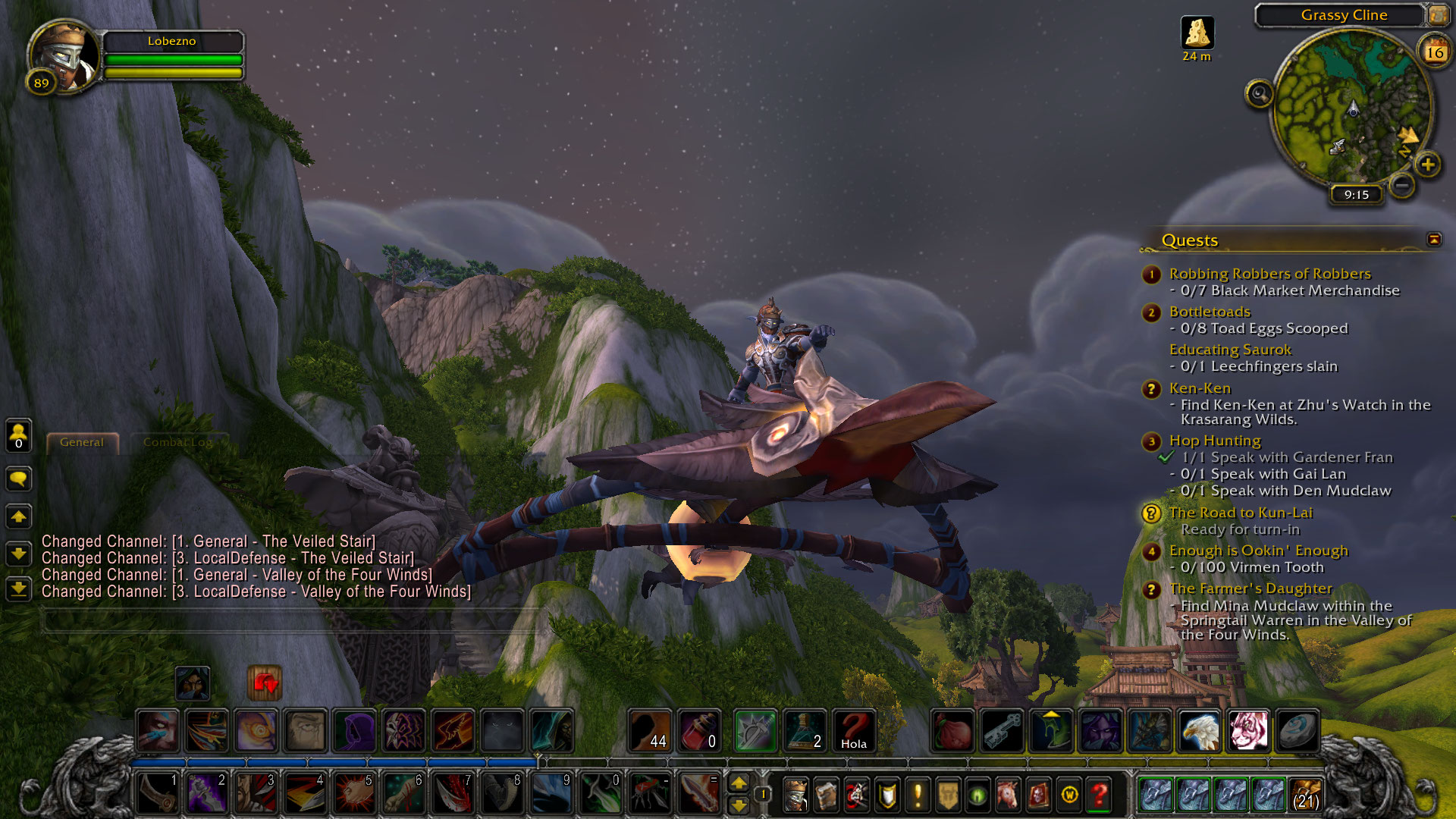Viewport: 1456px width, 819px height.
Task: Open the minimap tracking magnifier button
Action: pyautogui.click(x=1260, y=94)
